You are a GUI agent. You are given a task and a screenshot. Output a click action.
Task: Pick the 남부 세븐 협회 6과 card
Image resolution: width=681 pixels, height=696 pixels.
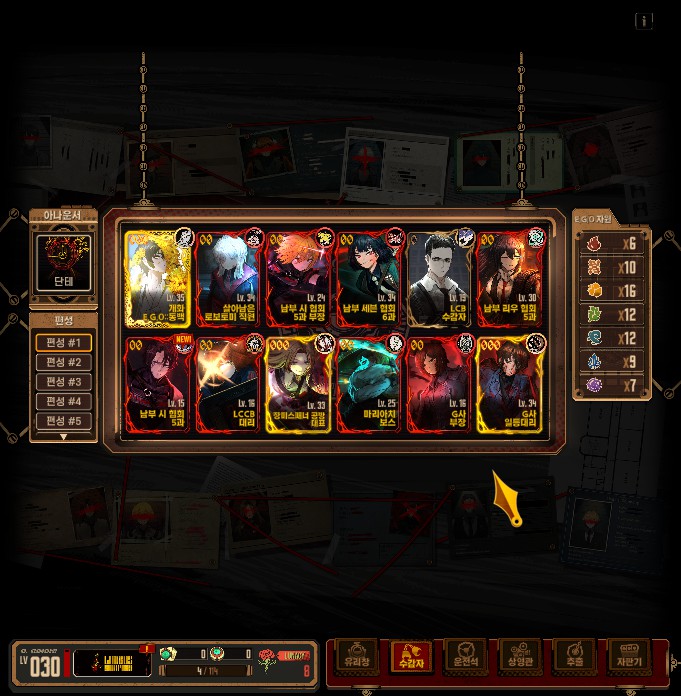(369, 279)
